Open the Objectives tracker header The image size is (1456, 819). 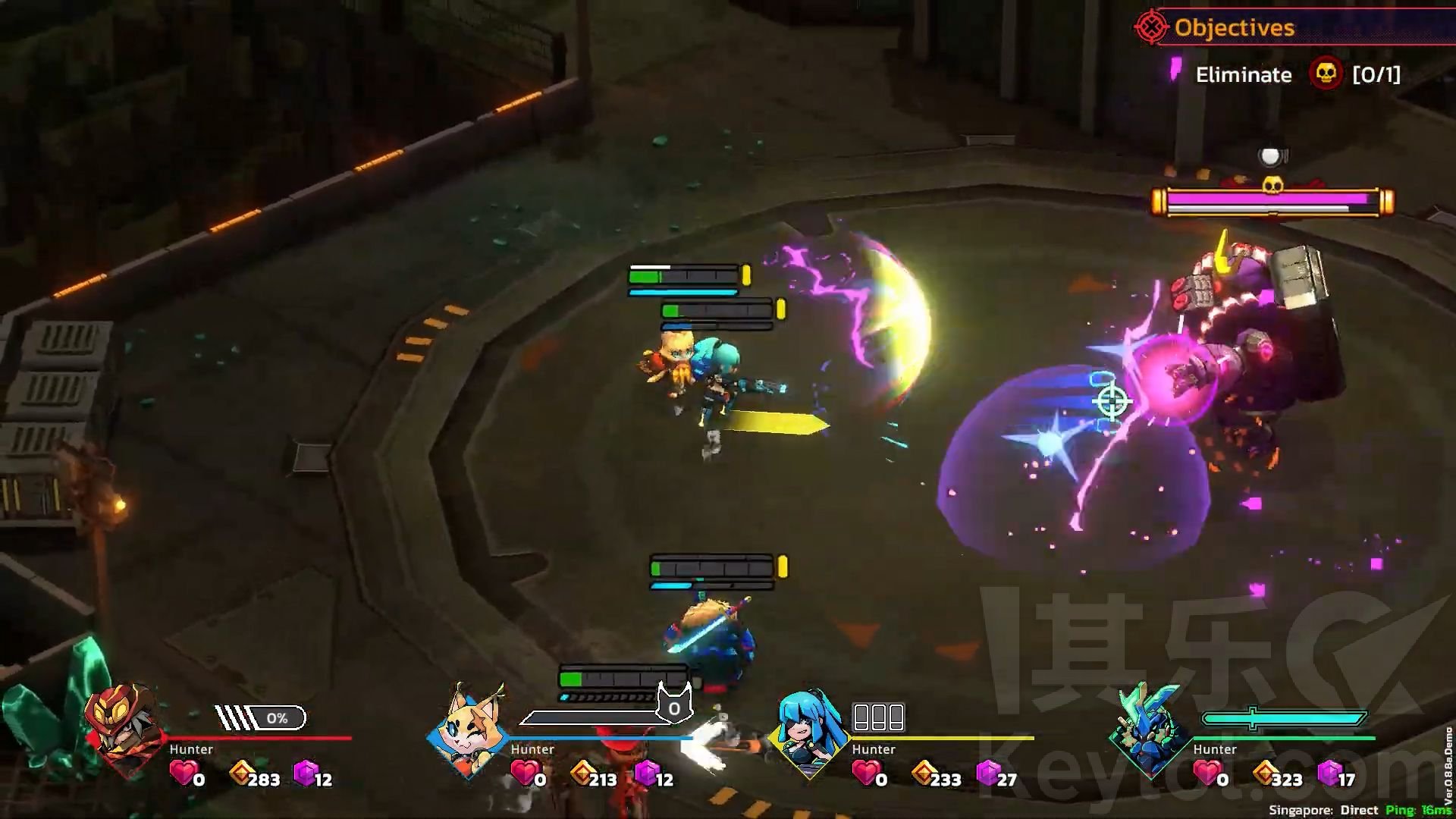(1234, 28)
